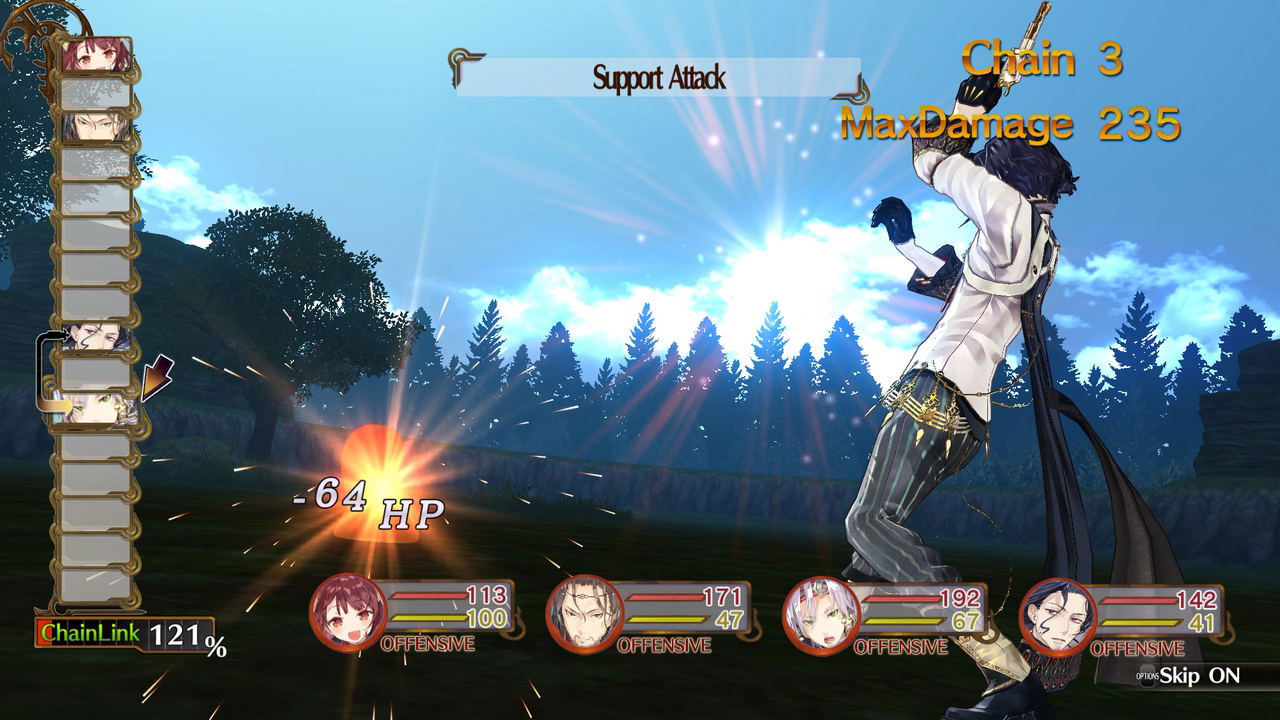Screen dimensions: 1280x720
Task: Pick the dark-haired man's party portrait
Action: pyautogui.click(x=1056, y=612)
